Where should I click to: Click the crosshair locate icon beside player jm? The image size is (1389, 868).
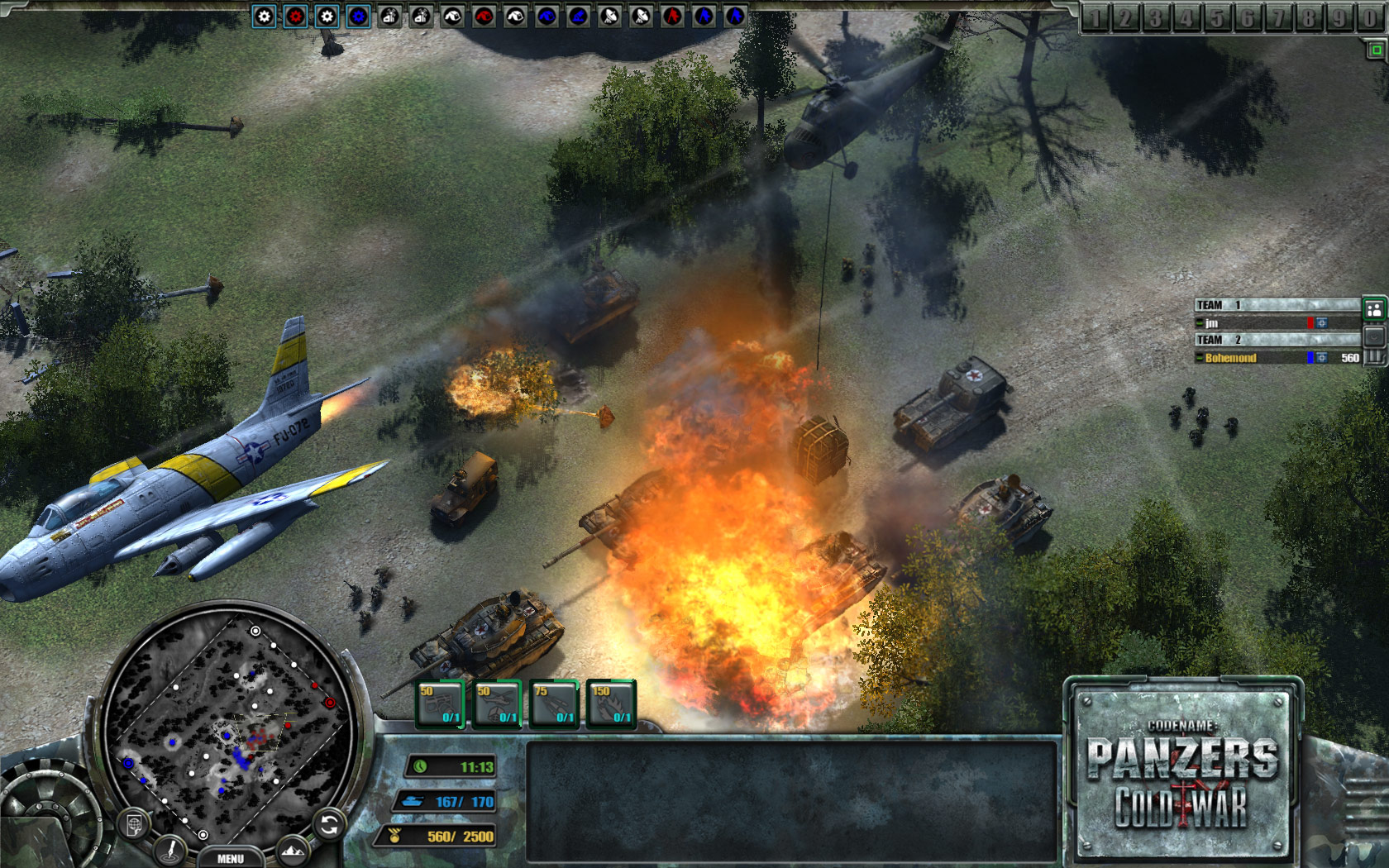pos(1321,323)
